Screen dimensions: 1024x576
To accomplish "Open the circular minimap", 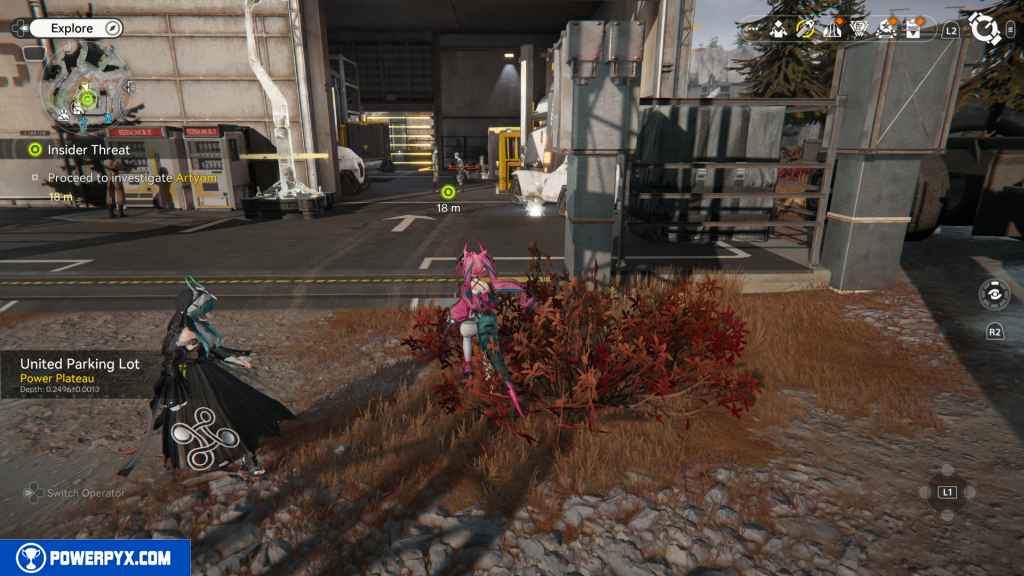I will click(87, 97).
